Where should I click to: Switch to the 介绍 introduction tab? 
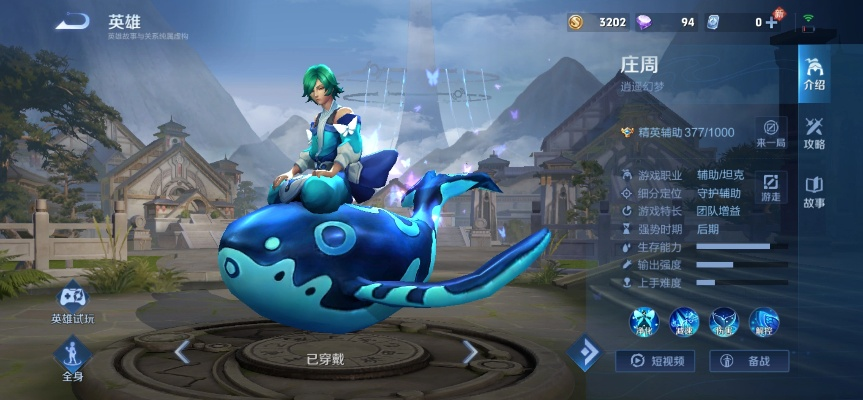[x=814, y=73]
